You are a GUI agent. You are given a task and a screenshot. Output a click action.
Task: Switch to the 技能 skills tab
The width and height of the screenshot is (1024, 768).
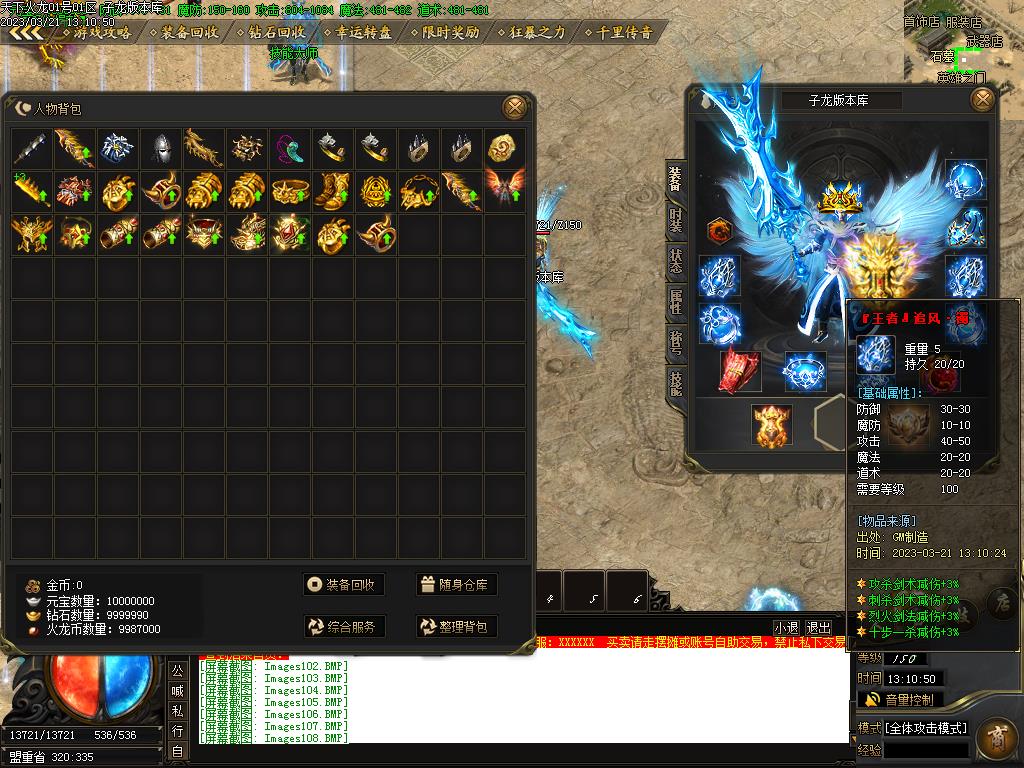pos(676,383)
